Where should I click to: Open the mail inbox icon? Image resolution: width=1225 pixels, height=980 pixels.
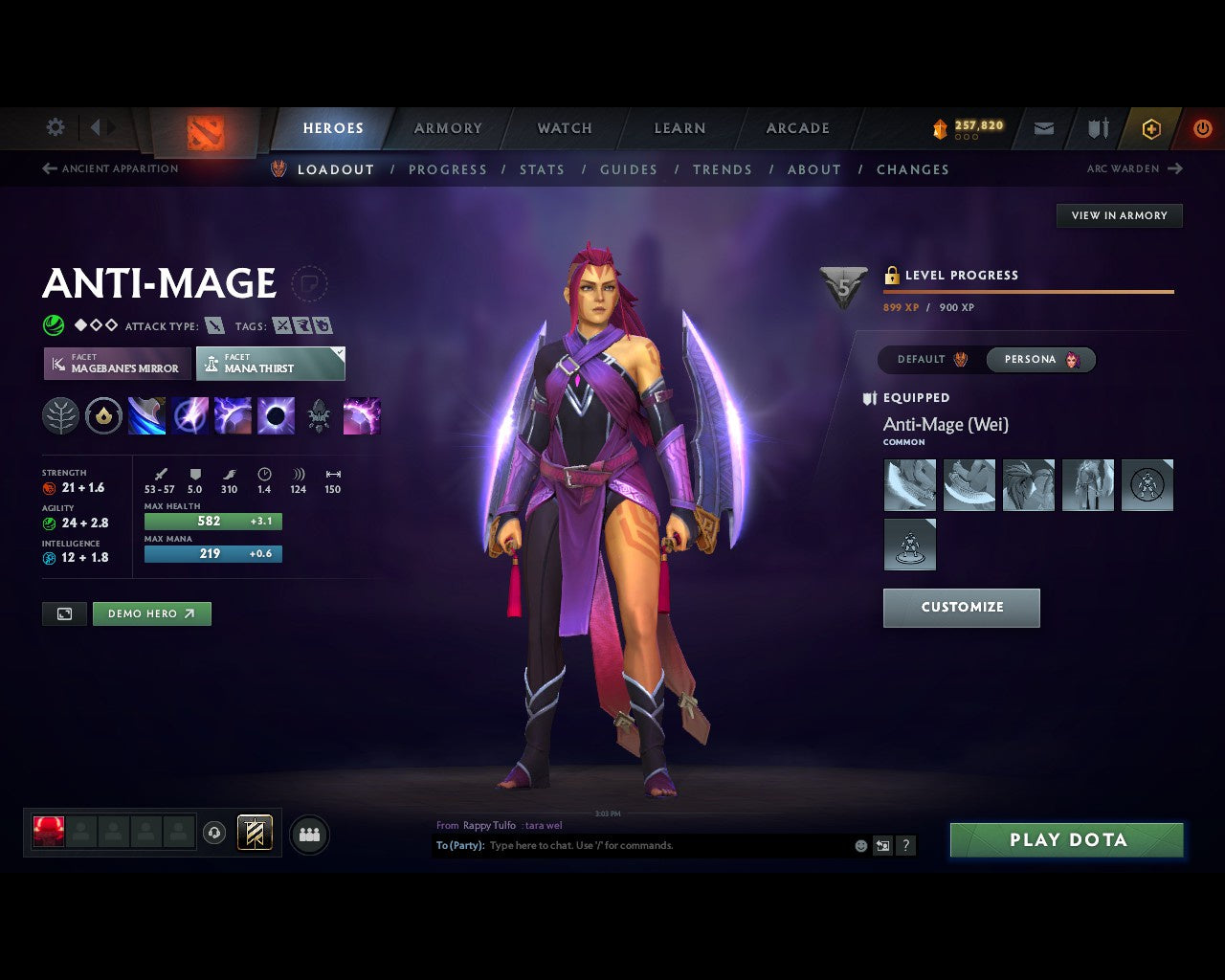tap(1043, 128)
